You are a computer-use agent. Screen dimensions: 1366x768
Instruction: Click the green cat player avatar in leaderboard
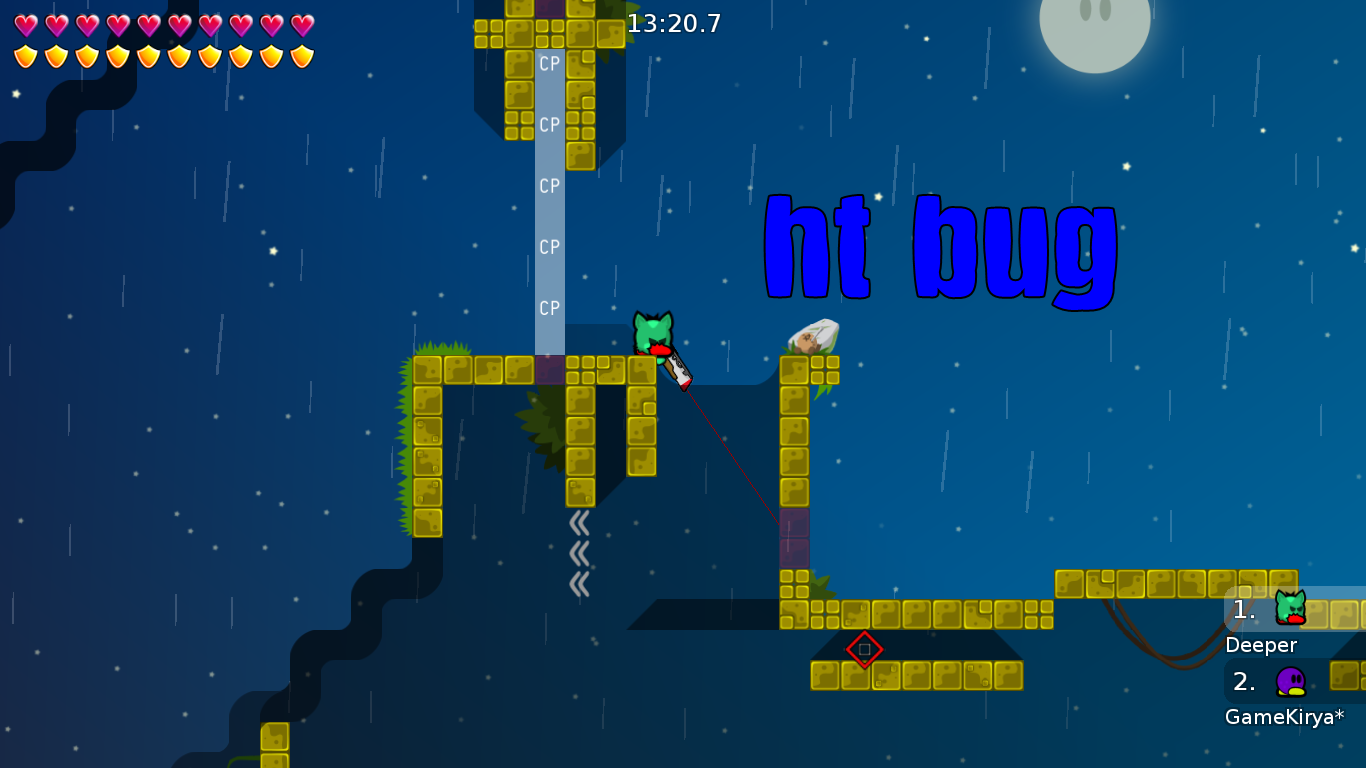[x=1290, y=606]
